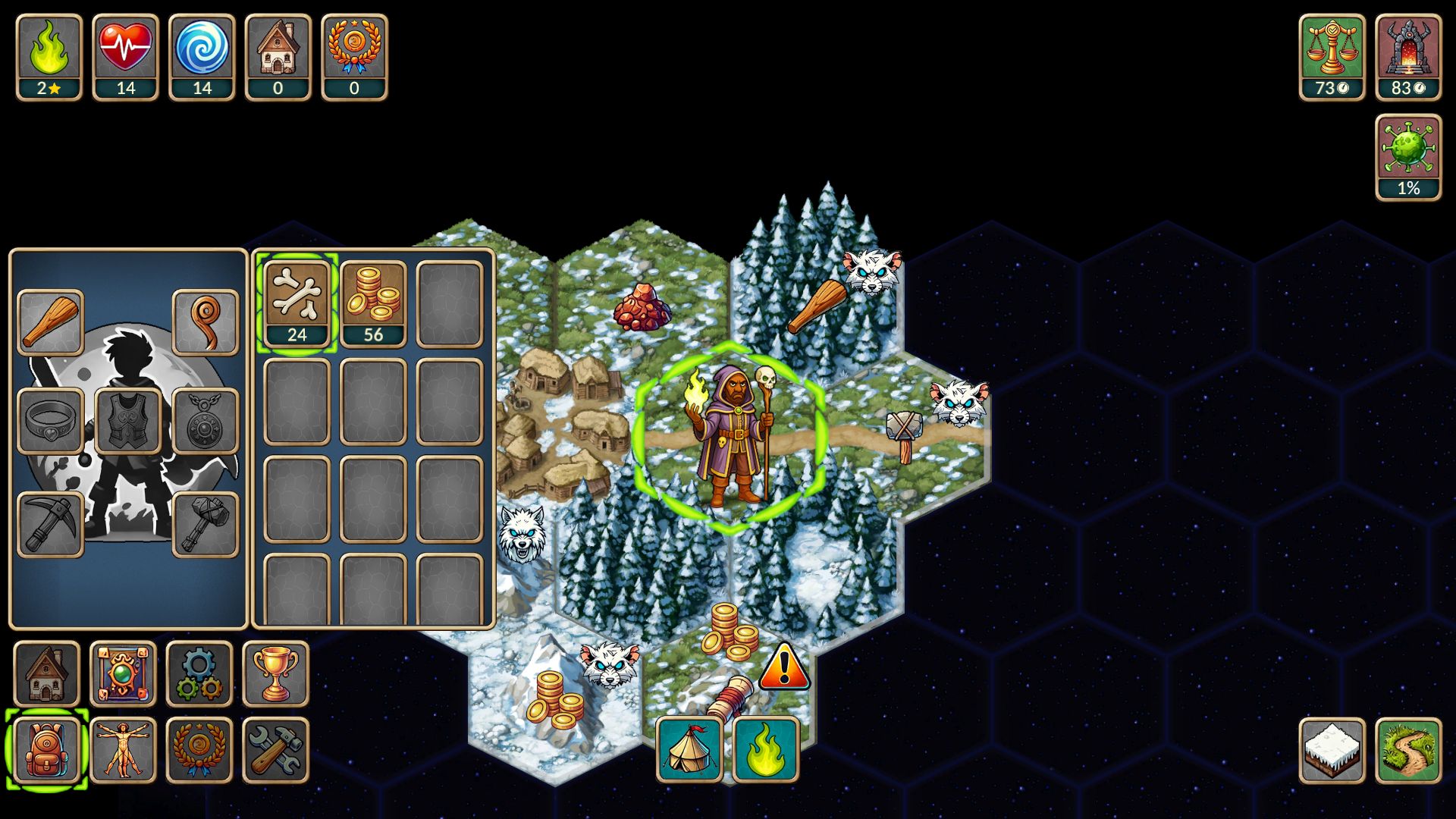Toggle the winding path map button

[1408, 751]
